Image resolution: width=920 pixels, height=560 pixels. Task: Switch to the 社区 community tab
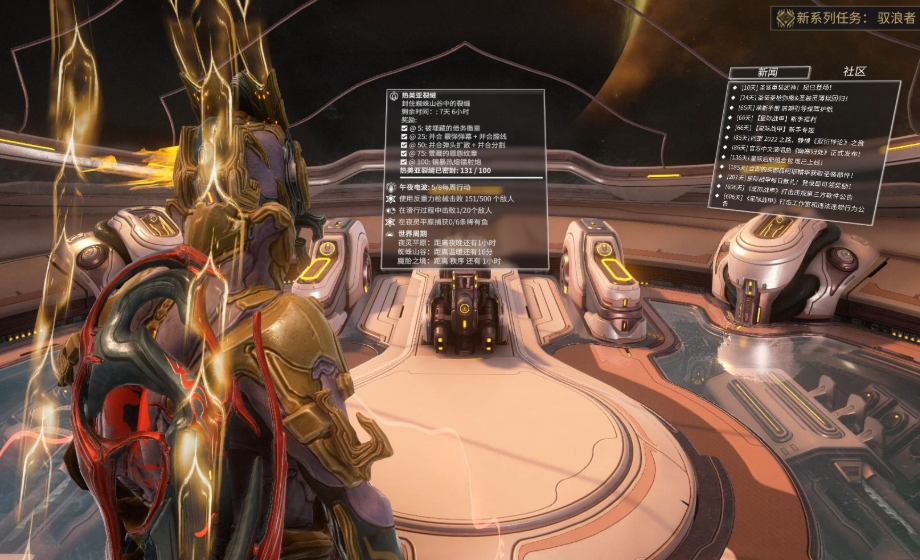[x=854, y=72]
